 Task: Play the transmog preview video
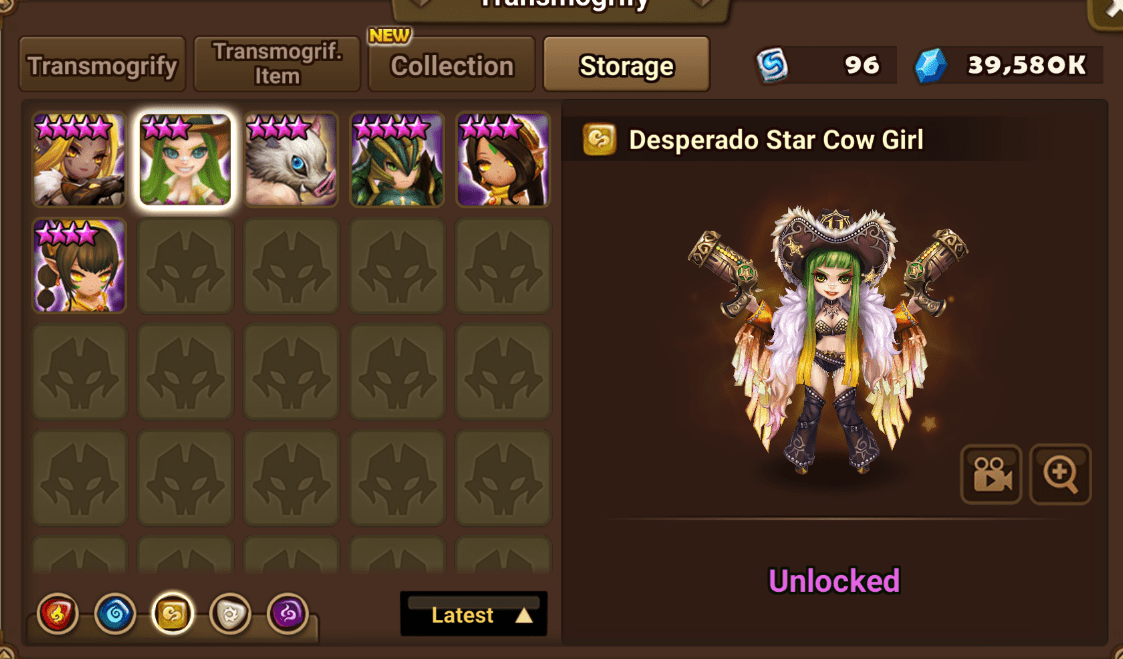tap(990, 475)
